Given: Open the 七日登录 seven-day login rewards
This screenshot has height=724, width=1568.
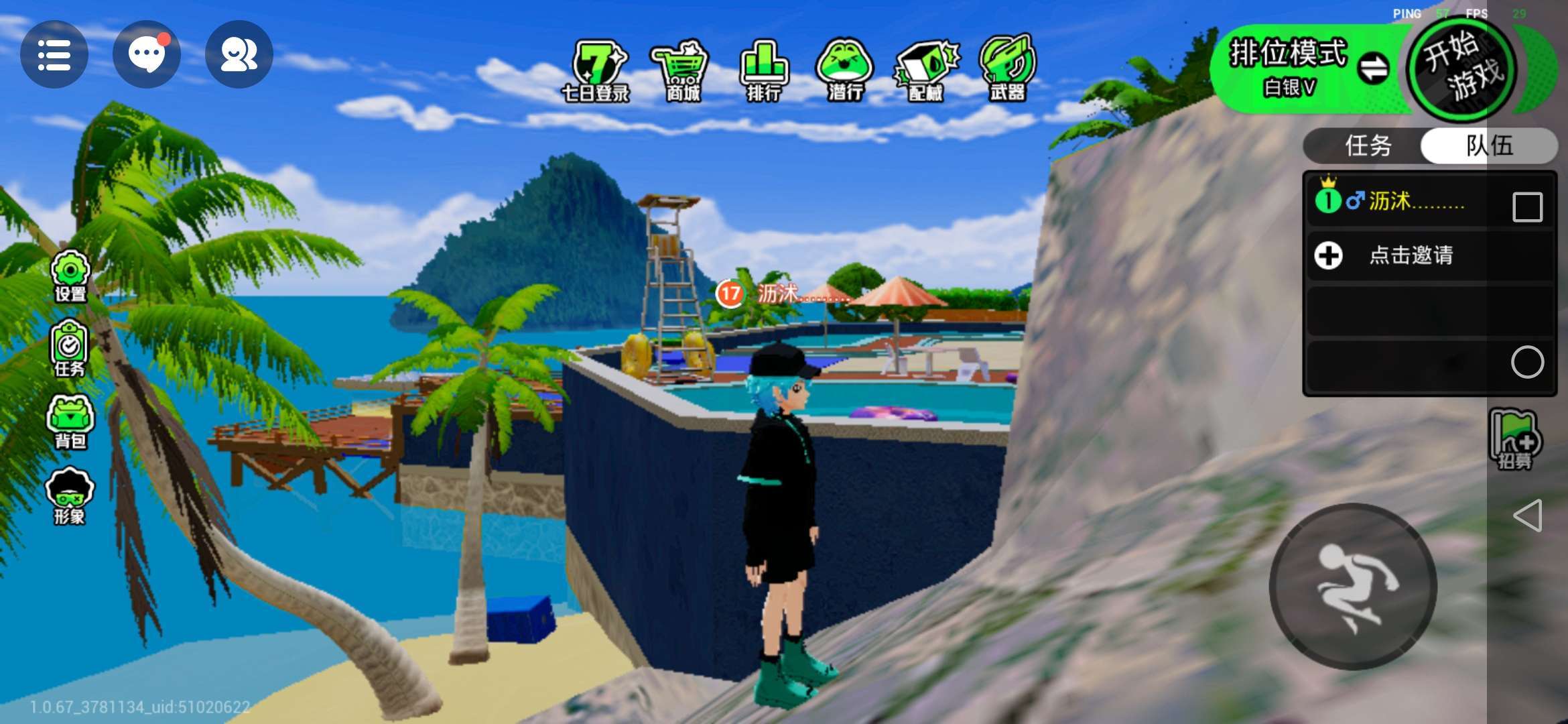Looking at the screenshot, I should (596, 71).
